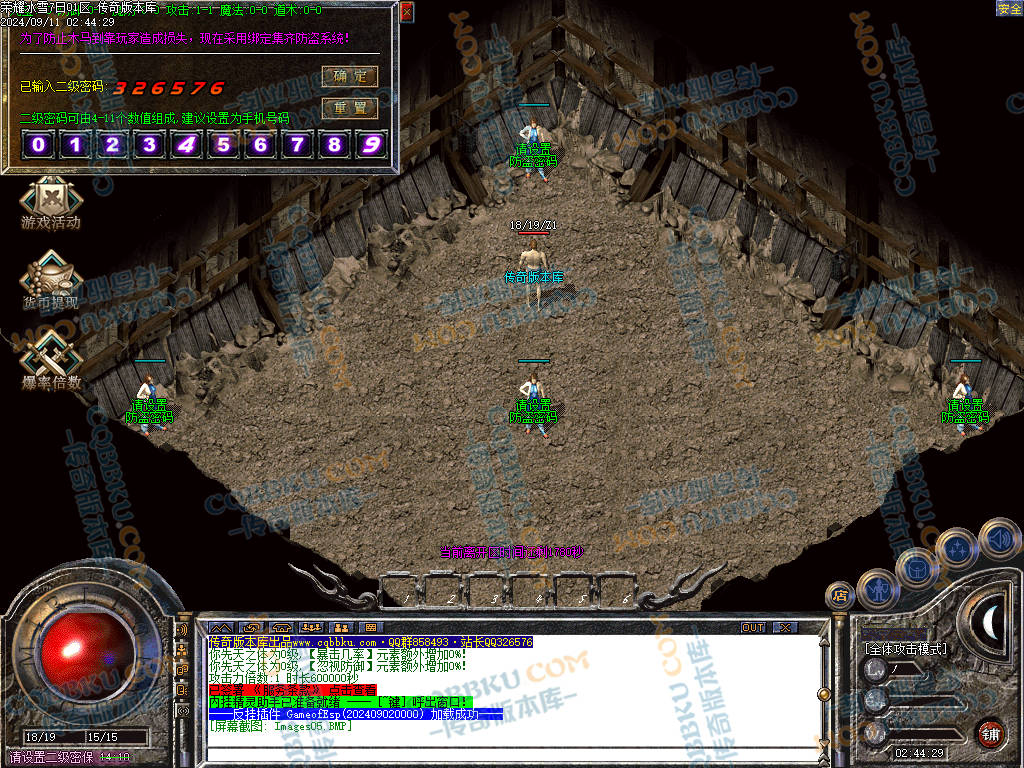This screenshot has width=1024, height=768.
Task: Toggle sound with the speaker icon
Action: click(998, 539)
